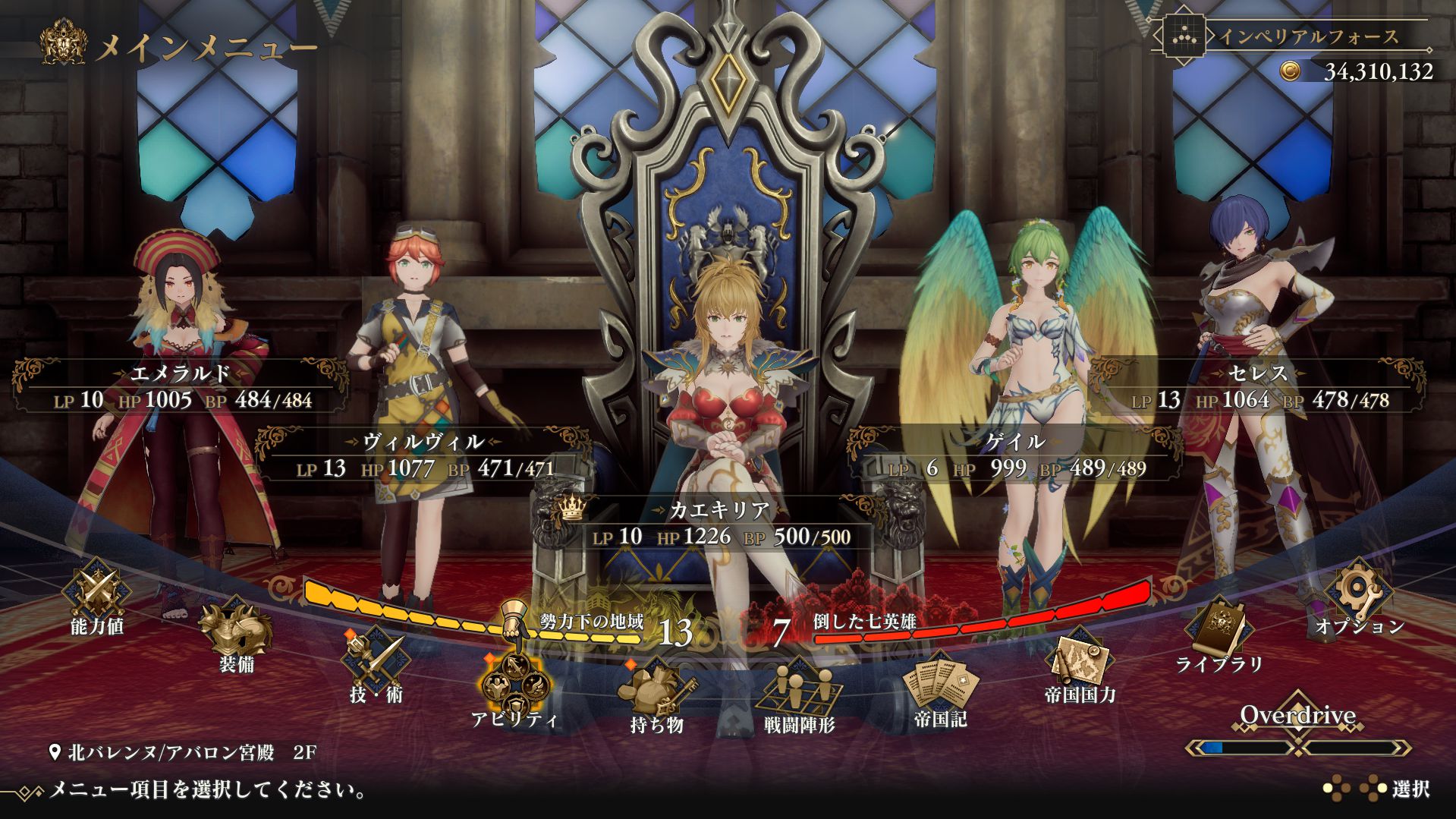Pick ゲイル's status panel
The width and height of the screenshot is (1456, 819).
coord(1015,455)
